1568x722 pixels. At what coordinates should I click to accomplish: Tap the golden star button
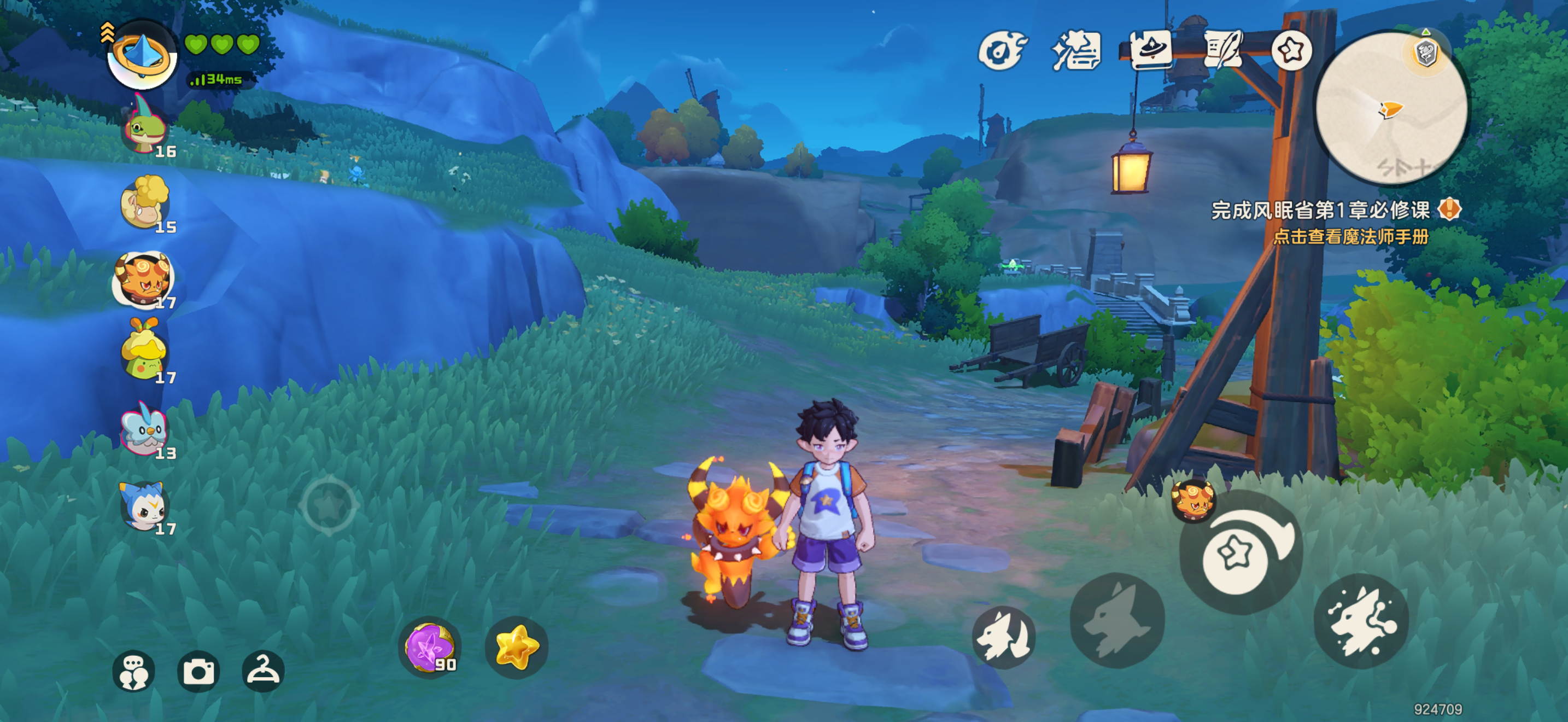(x=516, y=647)
